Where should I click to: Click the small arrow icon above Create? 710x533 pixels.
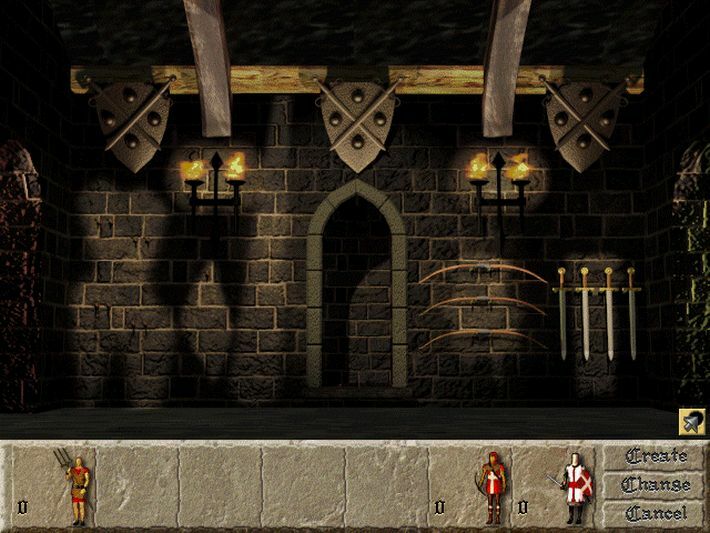coord(690,422)
